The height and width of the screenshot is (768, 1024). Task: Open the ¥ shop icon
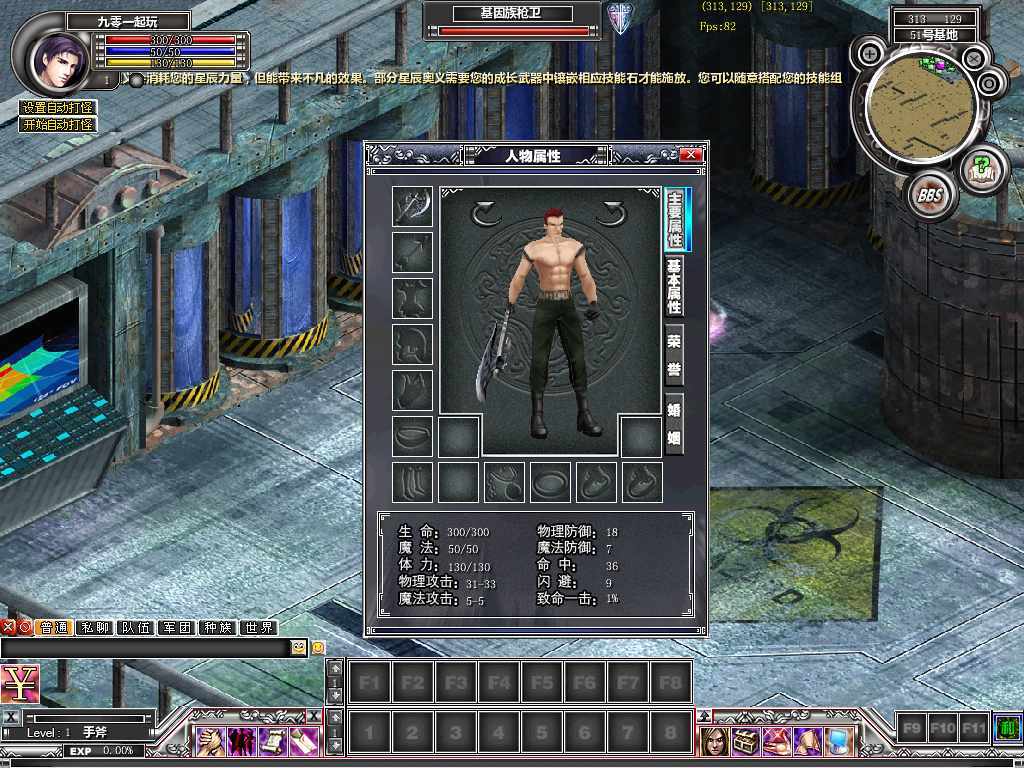[x=20, y=684]
